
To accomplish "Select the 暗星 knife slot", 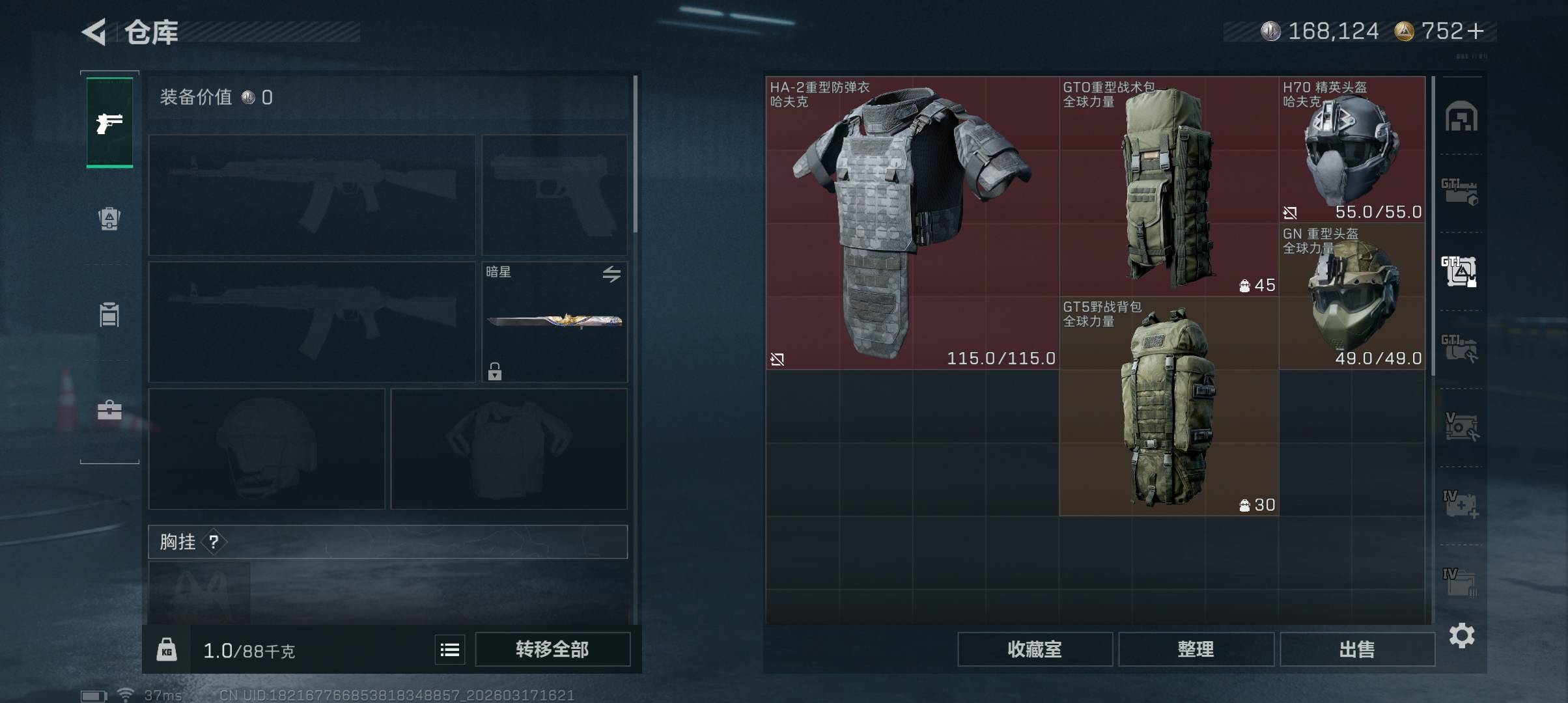I will [554, 322].
